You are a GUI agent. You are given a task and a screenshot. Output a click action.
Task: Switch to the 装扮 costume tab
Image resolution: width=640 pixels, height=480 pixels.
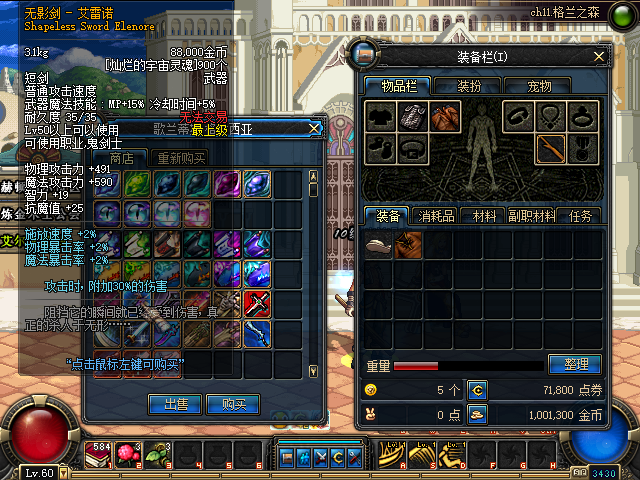[470, 87]
